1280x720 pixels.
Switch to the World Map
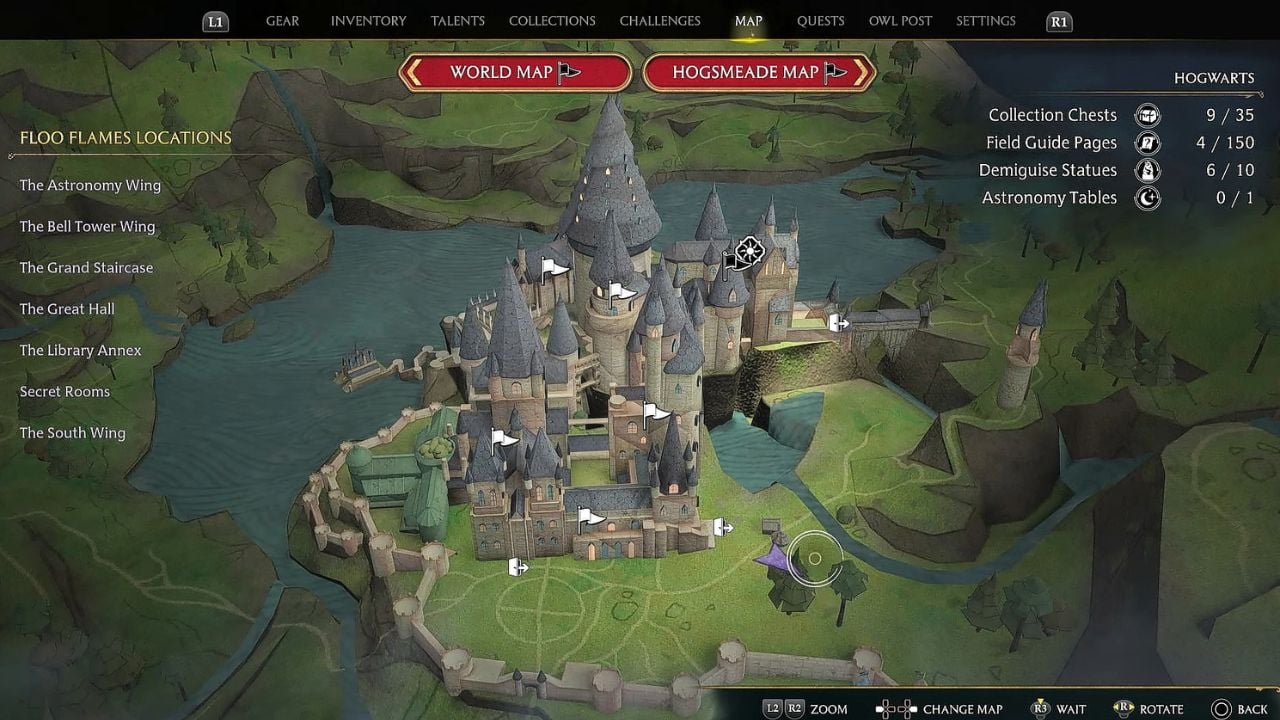pyautogui.click(x=515, y=72)
